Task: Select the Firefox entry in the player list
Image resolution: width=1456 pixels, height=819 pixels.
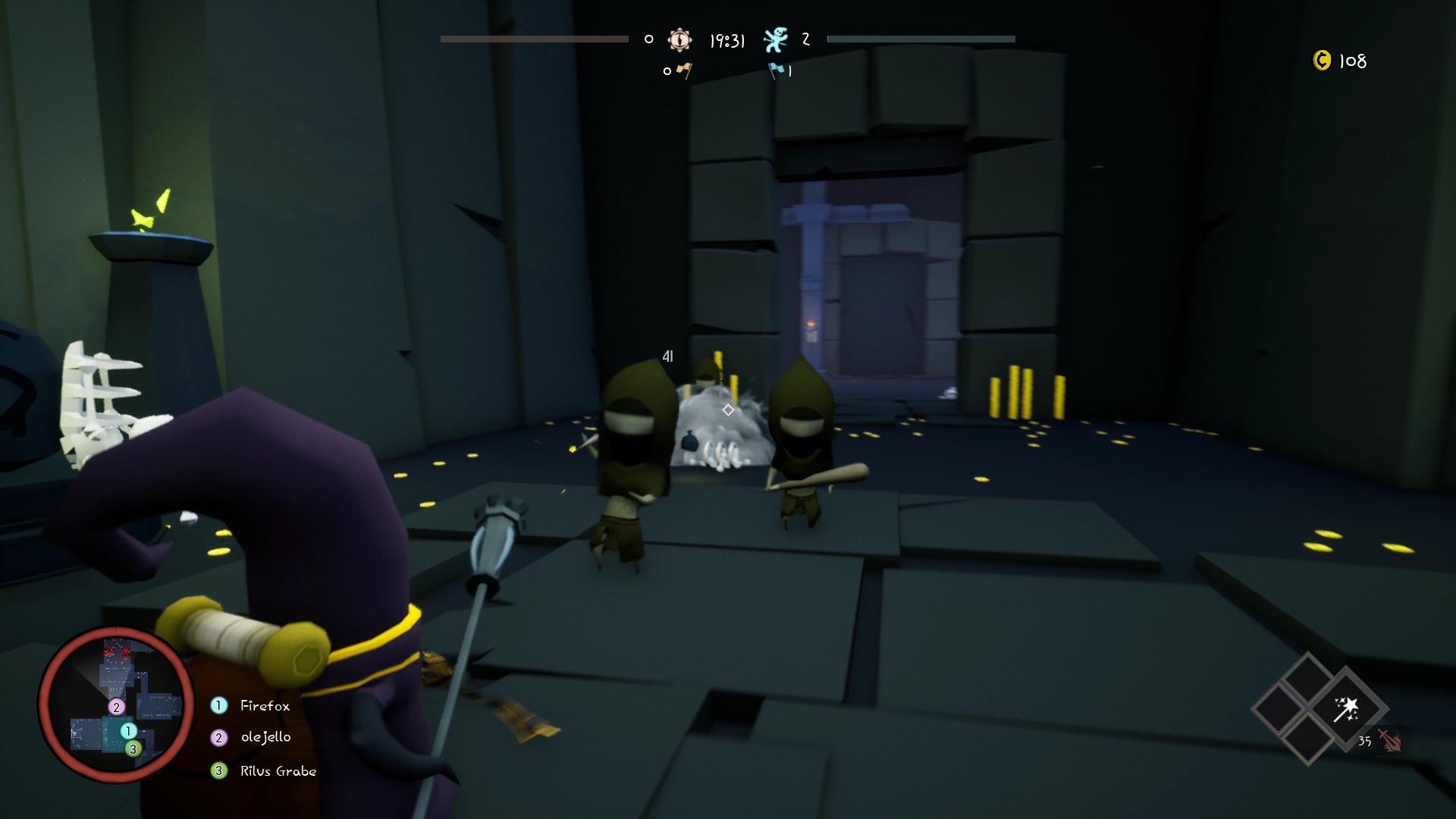Action: click(x=264, y=705)
